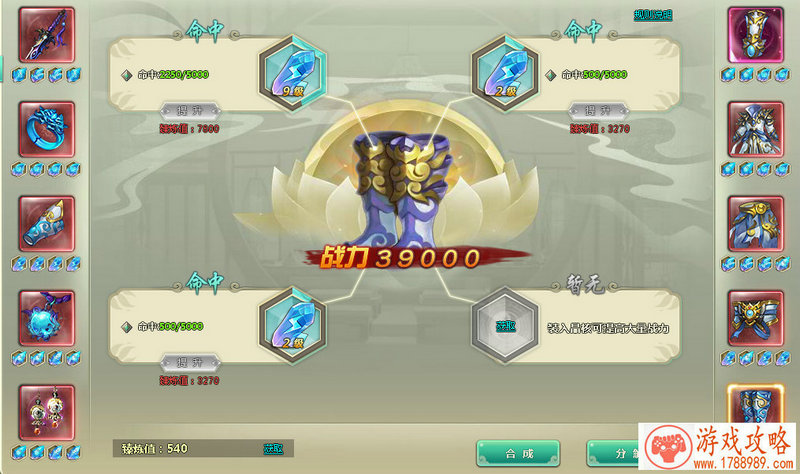Viewport: 800px width, 474px height.
Task: Select the helmet equipment slot
Action: point(755,35)
